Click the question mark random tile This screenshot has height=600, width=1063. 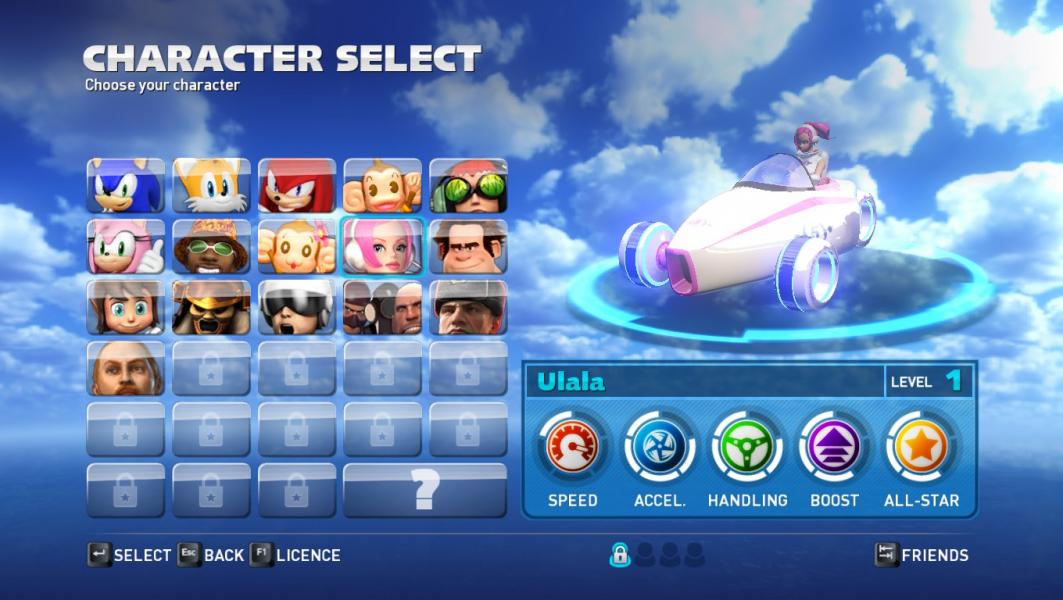[425, 490]
